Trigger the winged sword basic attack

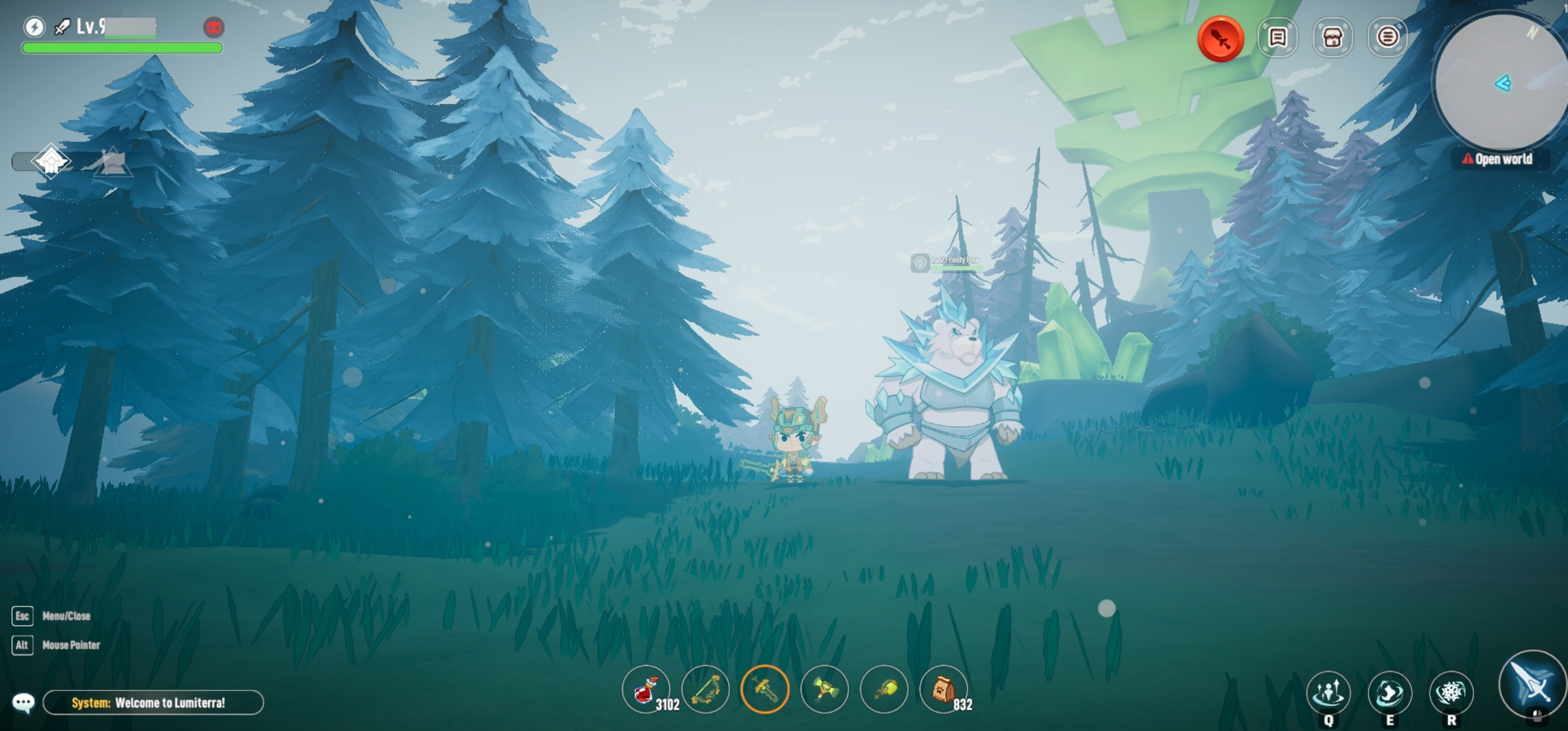pyautogui.click(x=1533, y=684)
